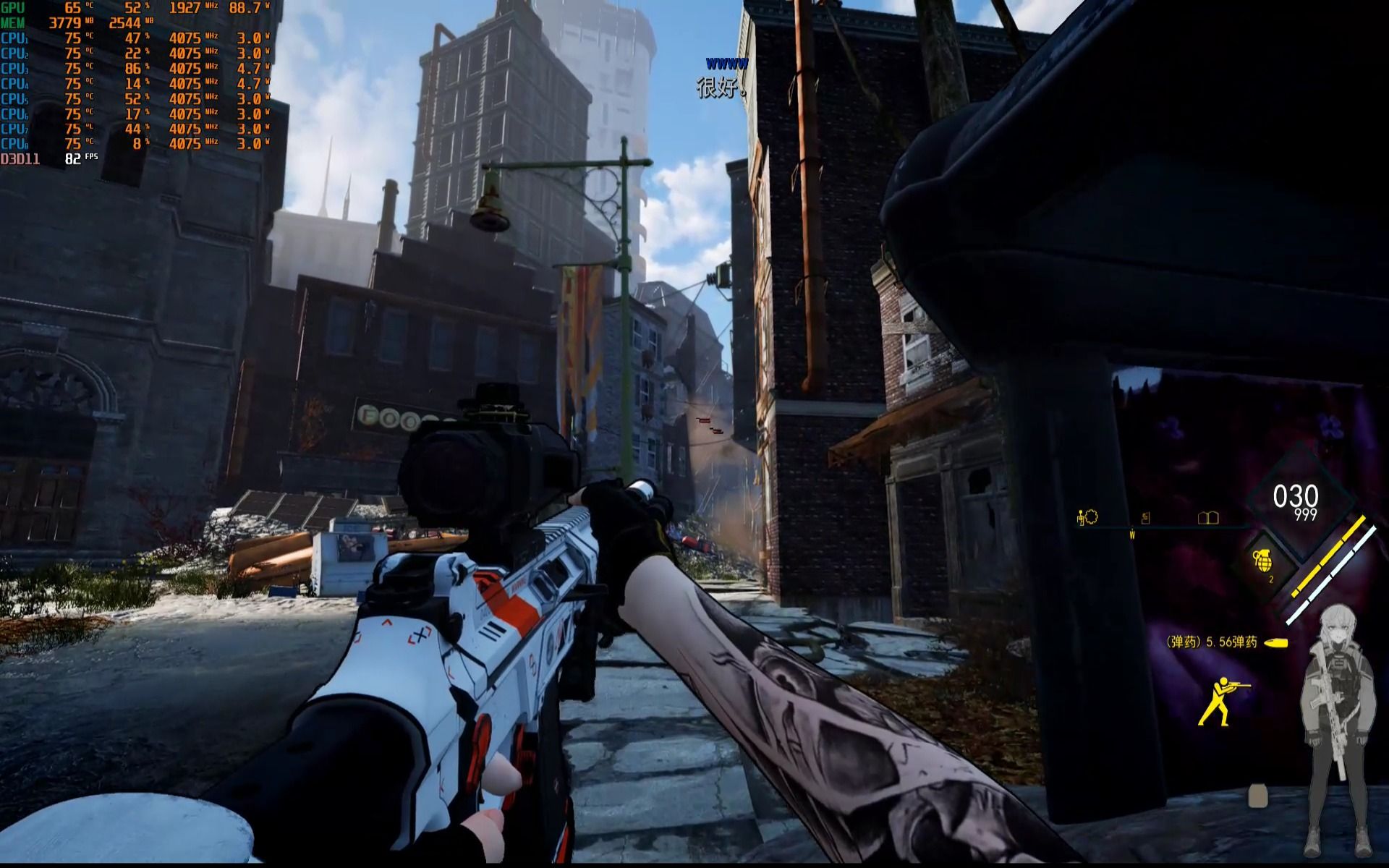Click the compass marker with the gear

pos(1087,516)
